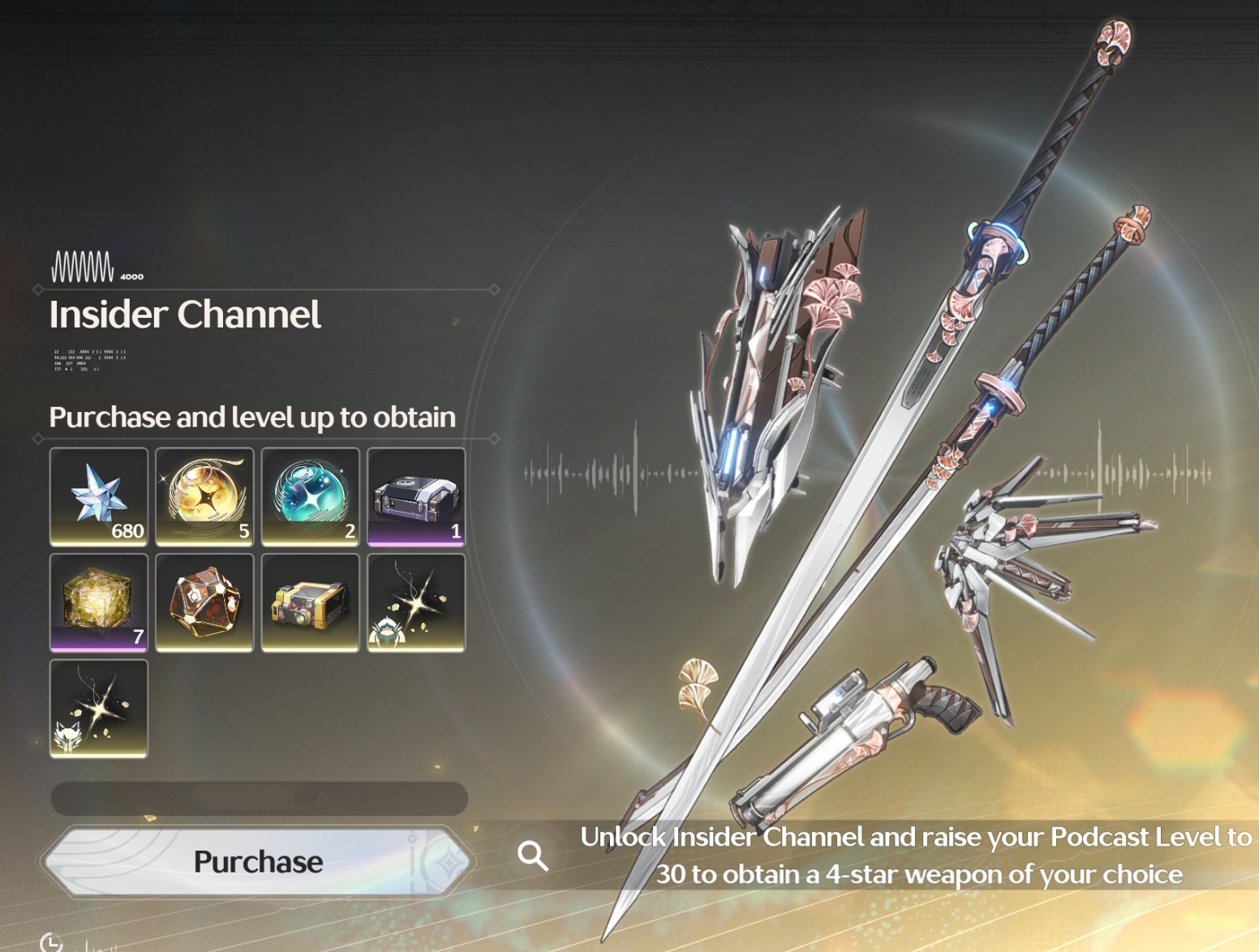The height and width of the screenshot is (952, 1259).
Task: Inspect the red dodecahedron reward
Action: [204, 603]
